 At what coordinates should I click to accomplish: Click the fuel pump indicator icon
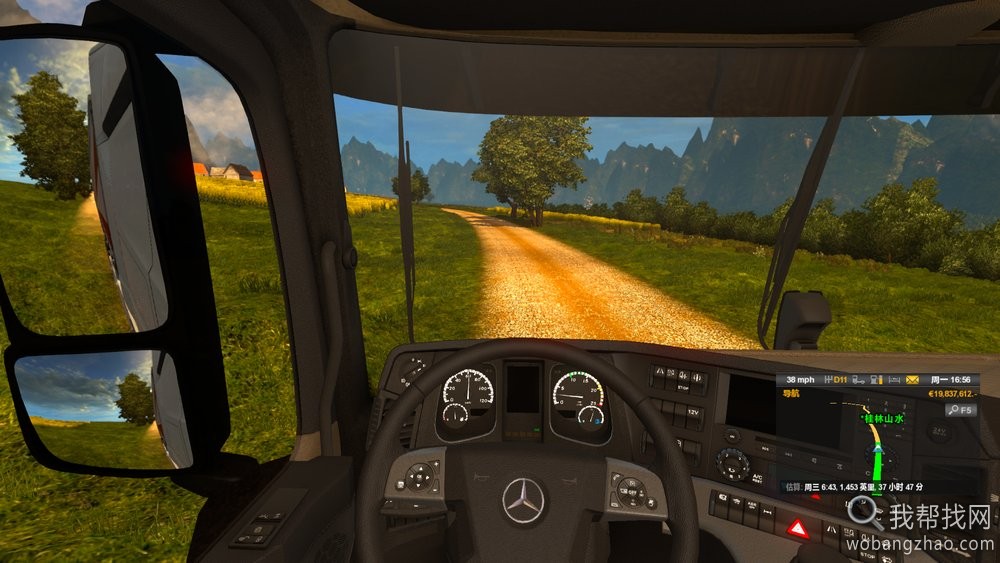tap(876, 380)
